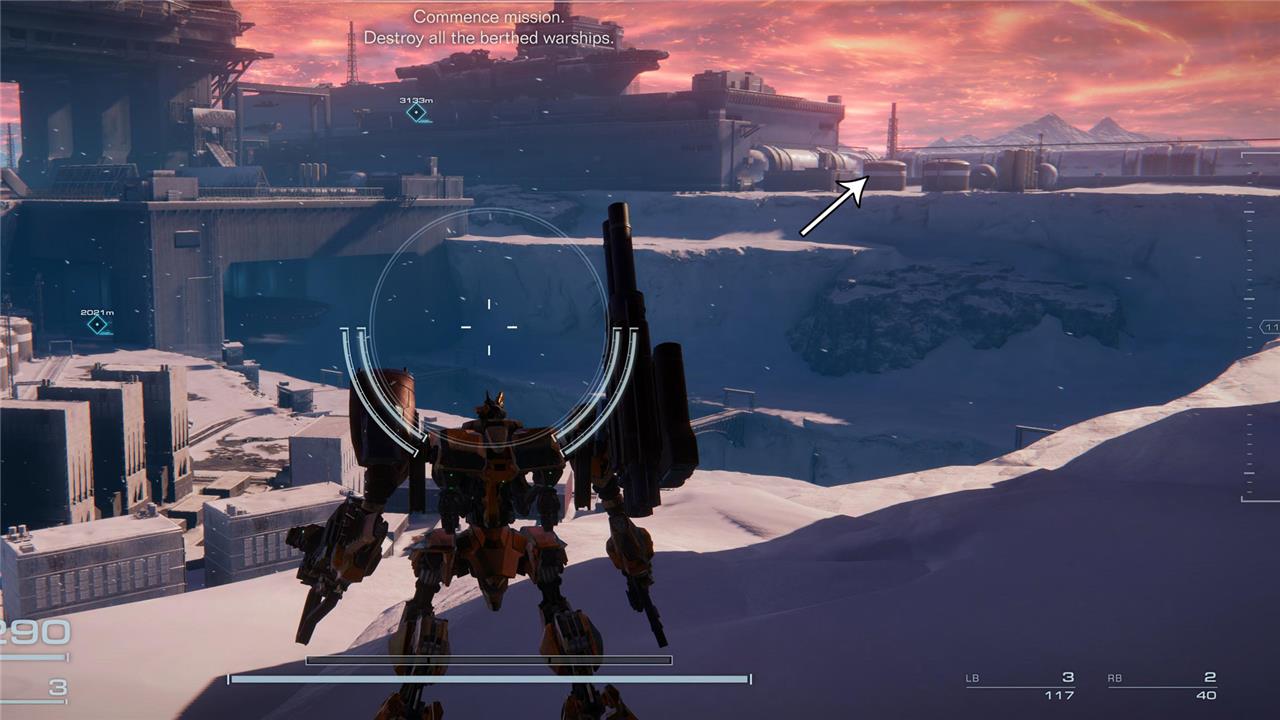Select the 3133m target marker

pyautogui.click(x=416, y=113)
